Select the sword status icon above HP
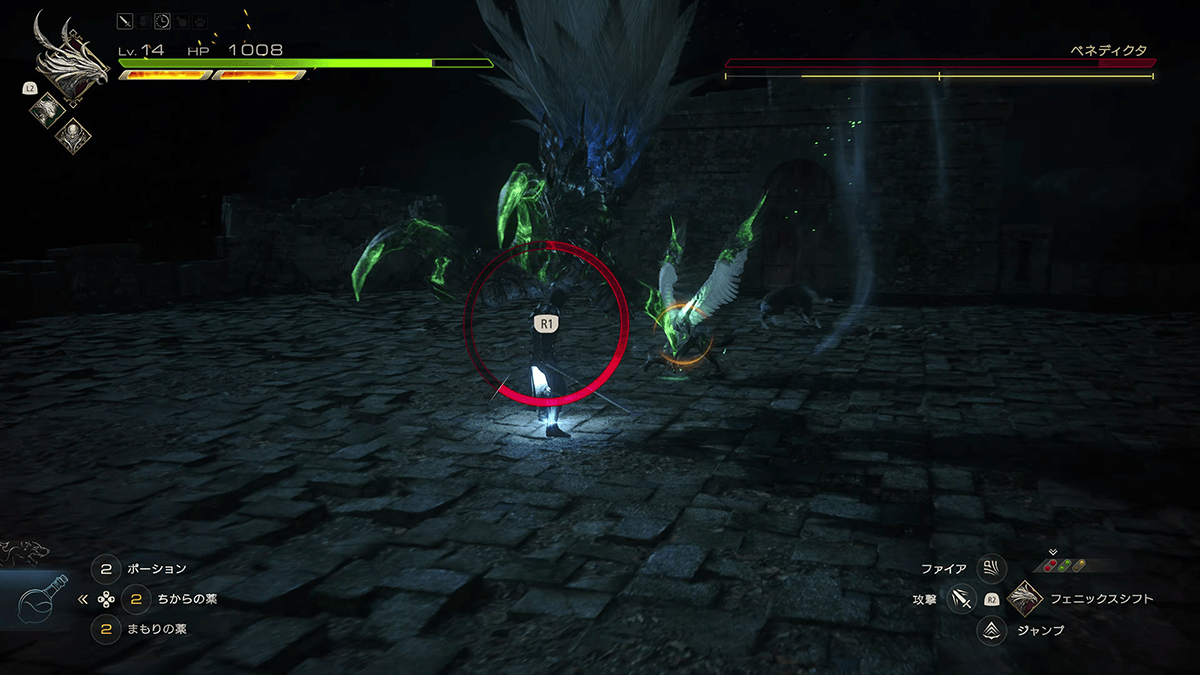 (x=125, y=19)
